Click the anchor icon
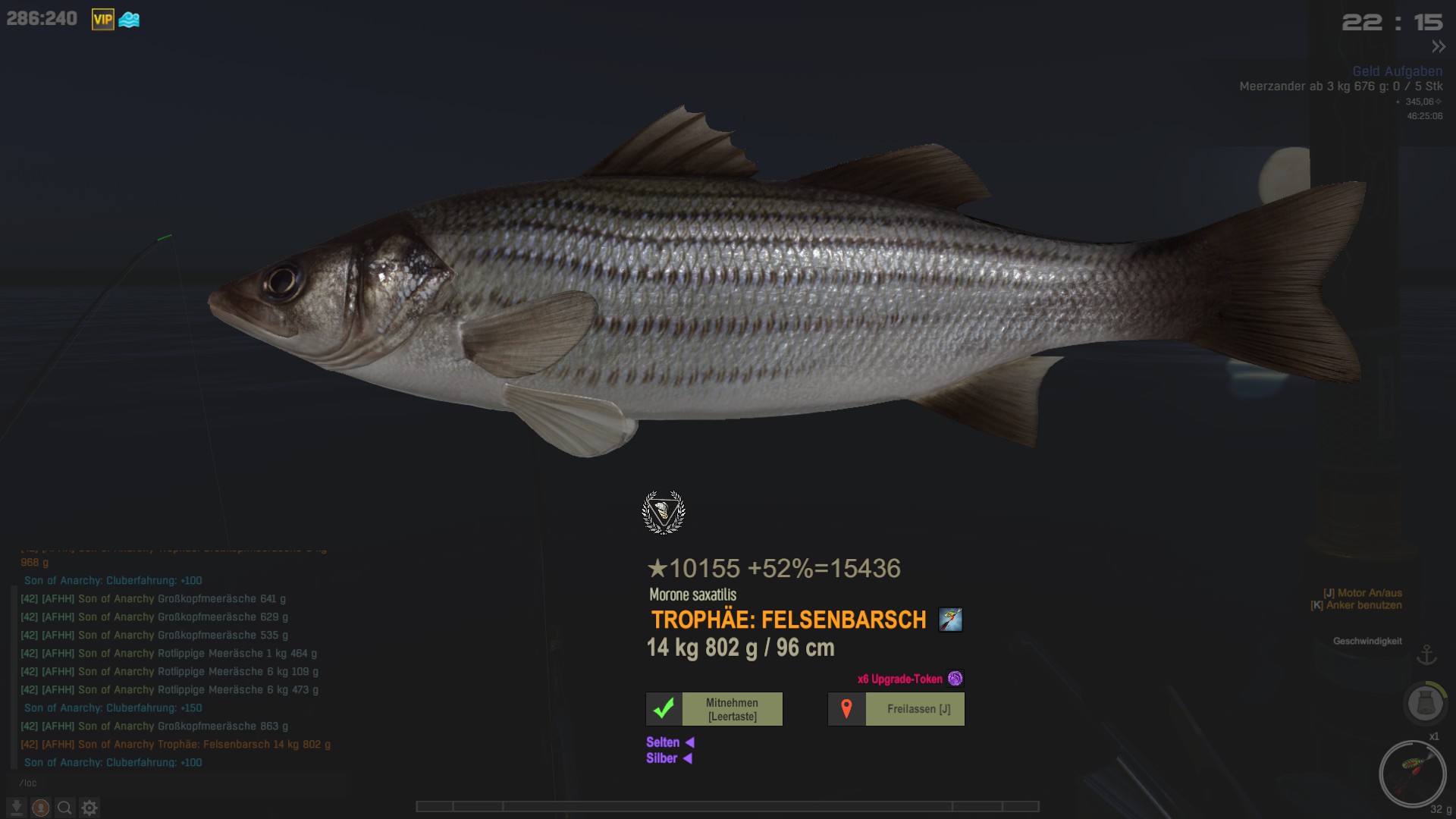 [1427, 654]
